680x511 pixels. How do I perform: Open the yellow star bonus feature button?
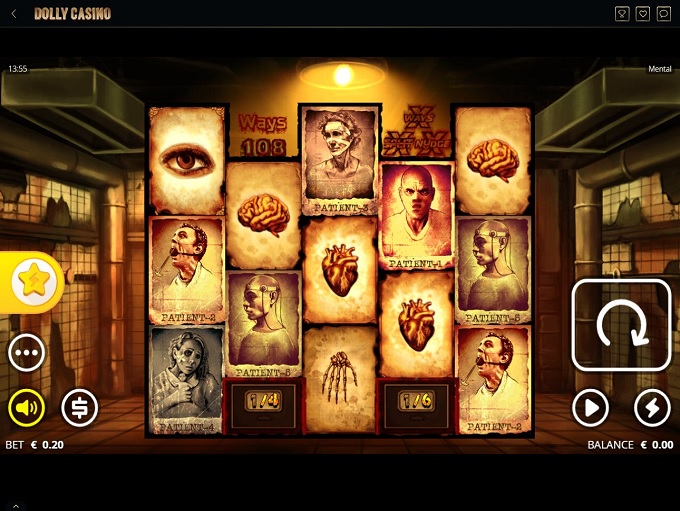pos(33,282)
